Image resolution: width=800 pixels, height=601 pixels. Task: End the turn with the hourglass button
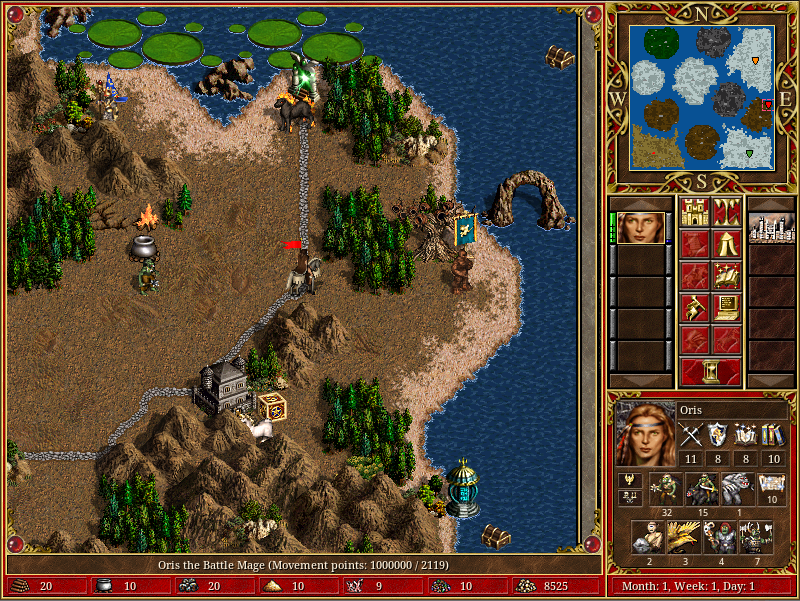point(710,371)
